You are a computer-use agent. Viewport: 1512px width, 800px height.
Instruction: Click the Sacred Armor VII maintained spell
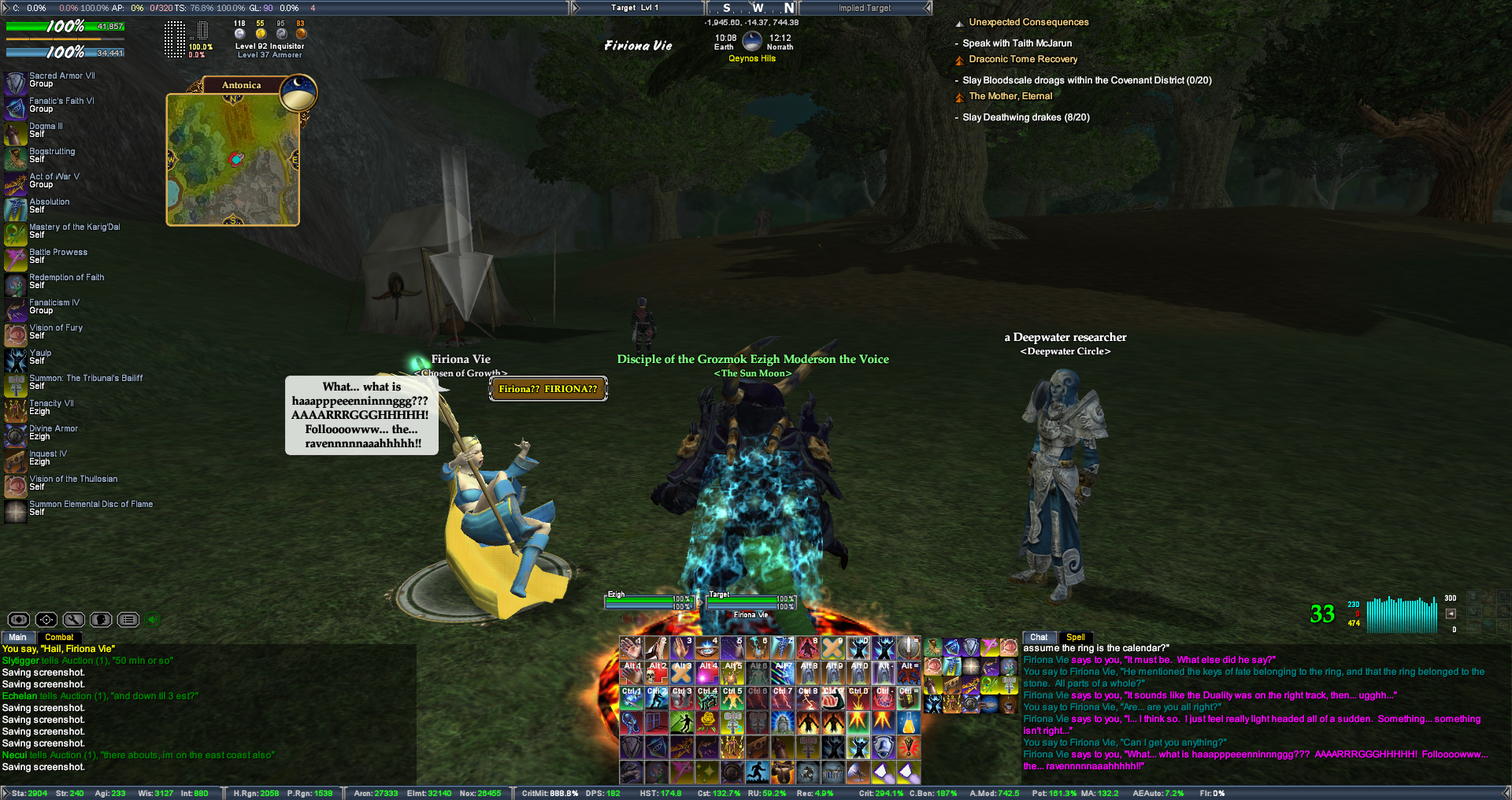pos(16,81)
